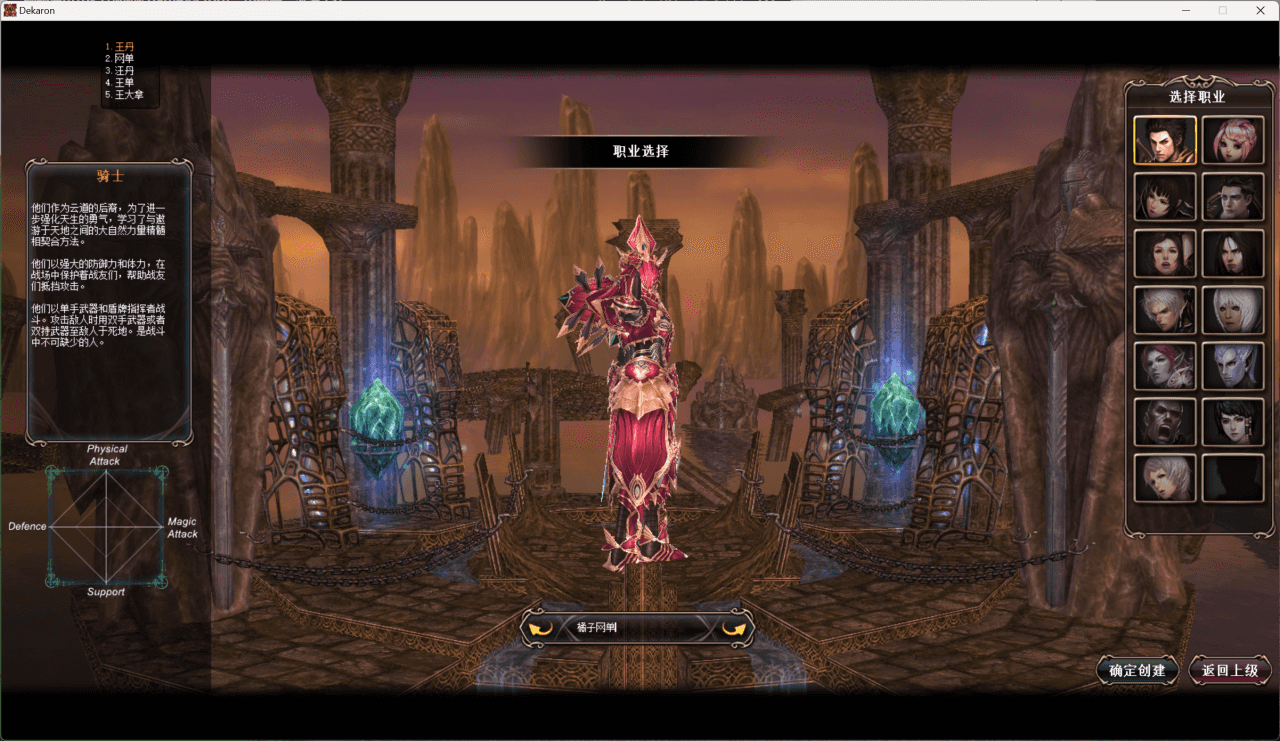Screen dimensions: 1280x741
Task: Go back with the 返回上级 button
Action: [1229, 670]
